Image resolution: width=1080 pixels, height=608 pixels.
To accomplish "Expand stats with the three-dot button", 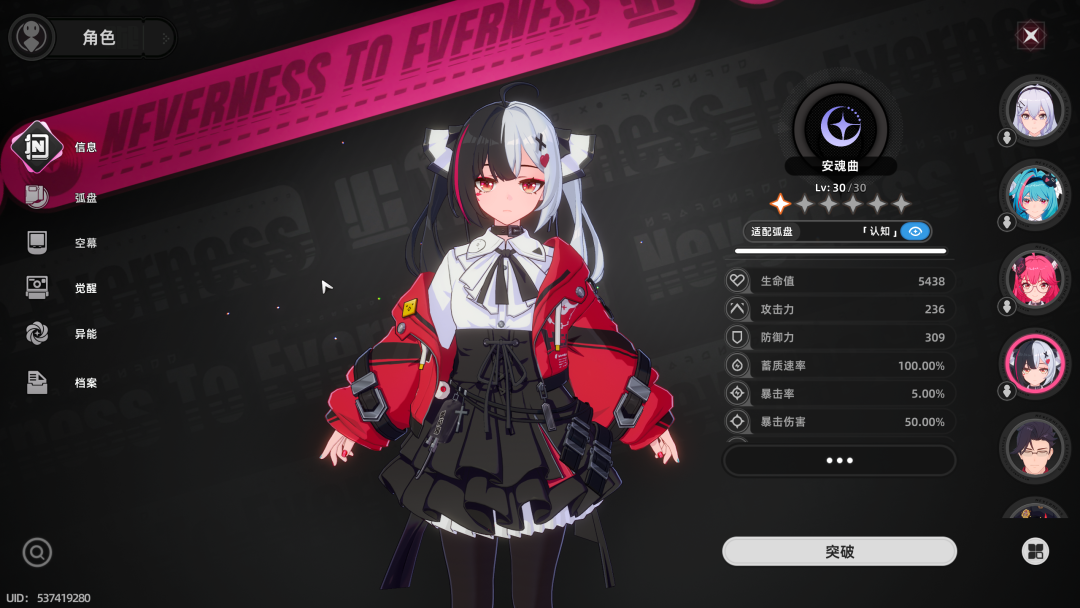I will tap(839, 460).
